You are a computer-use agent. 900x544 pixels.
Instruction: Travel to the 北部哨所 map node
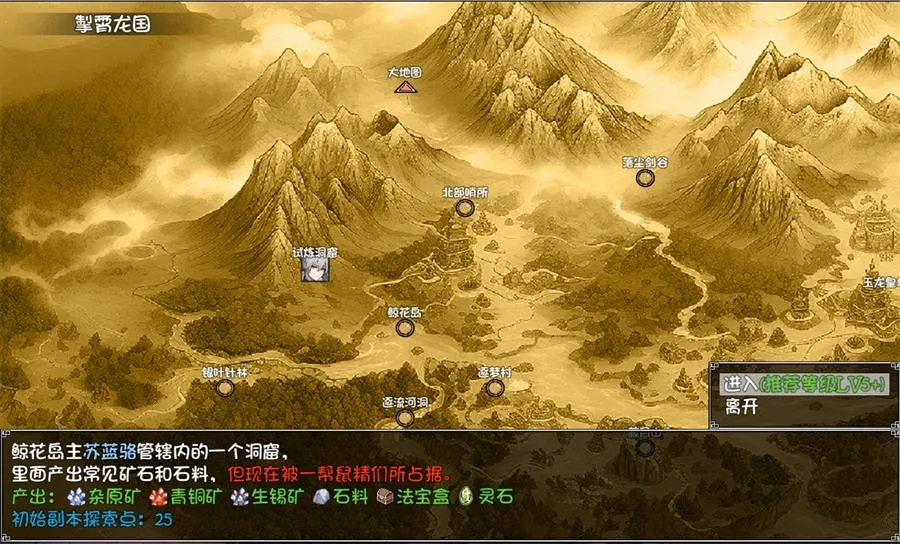pyautogui.click(x=464, y=207)
